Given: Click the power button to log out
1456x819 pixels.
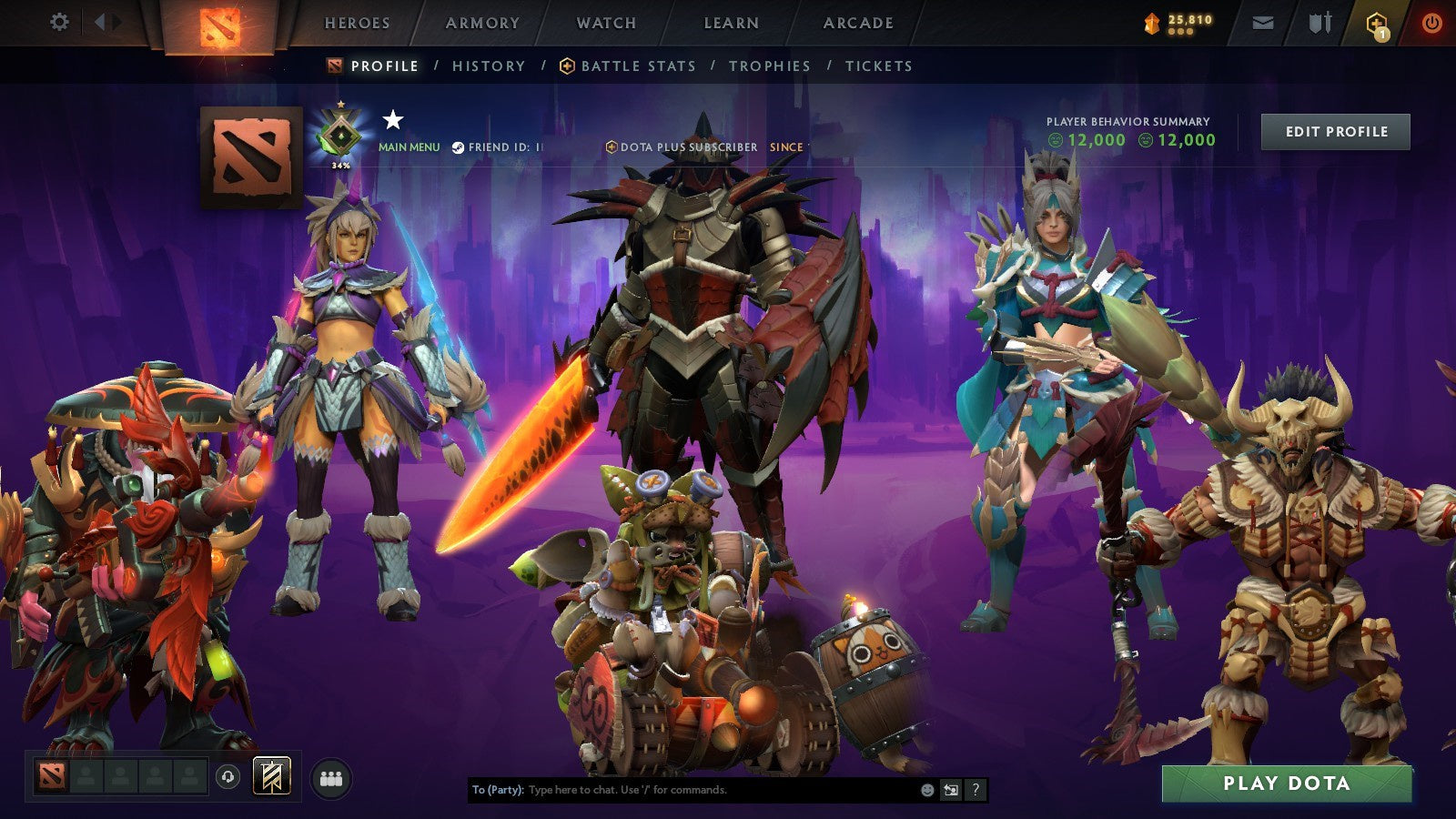Looking at the screenshot, I should pos(1434,22).
